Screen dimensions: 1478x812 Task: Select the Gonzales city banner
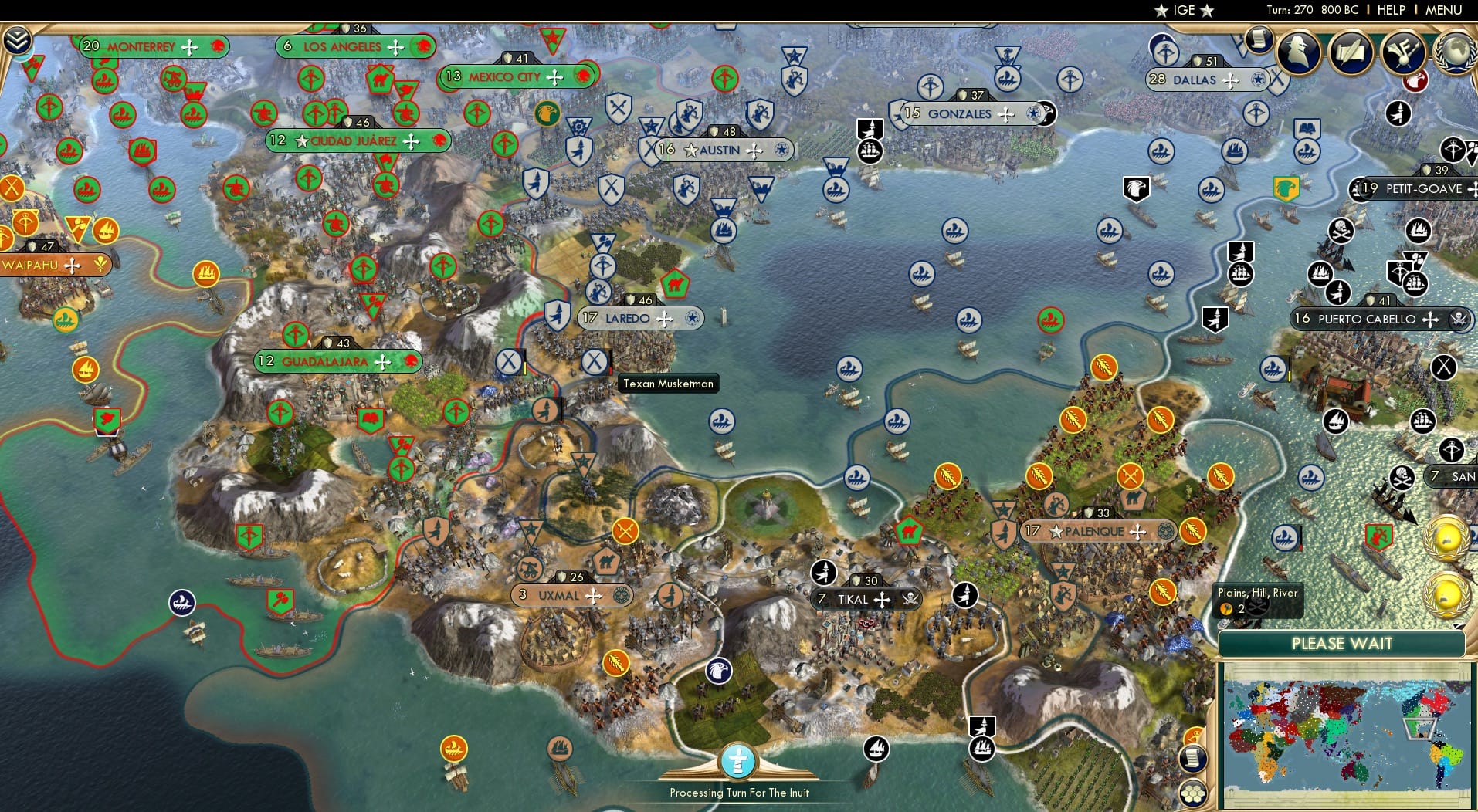pyautogui.click(x=968, y=113)
